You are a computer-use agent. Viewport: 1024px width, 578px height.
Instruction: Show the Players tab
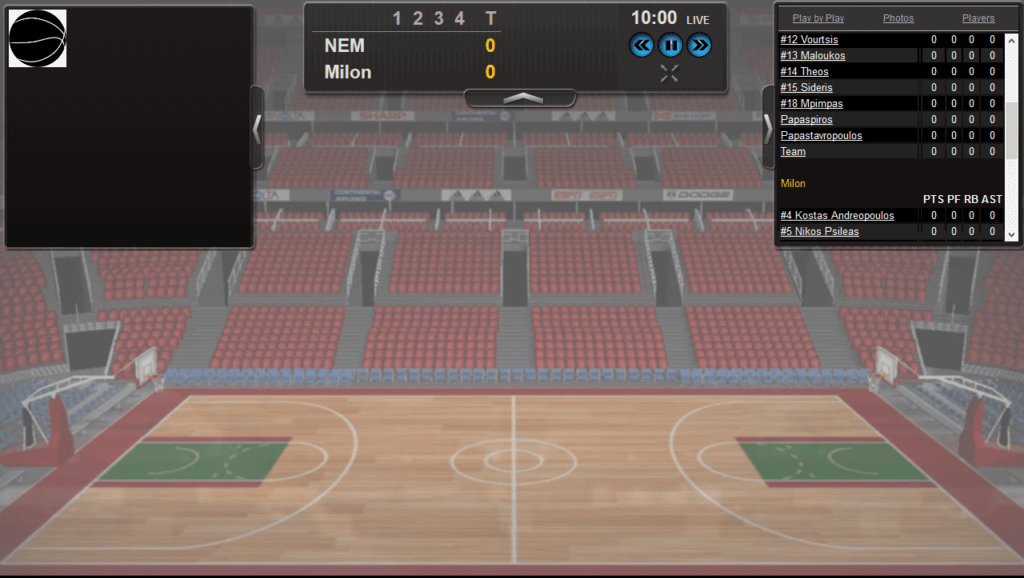978,18
